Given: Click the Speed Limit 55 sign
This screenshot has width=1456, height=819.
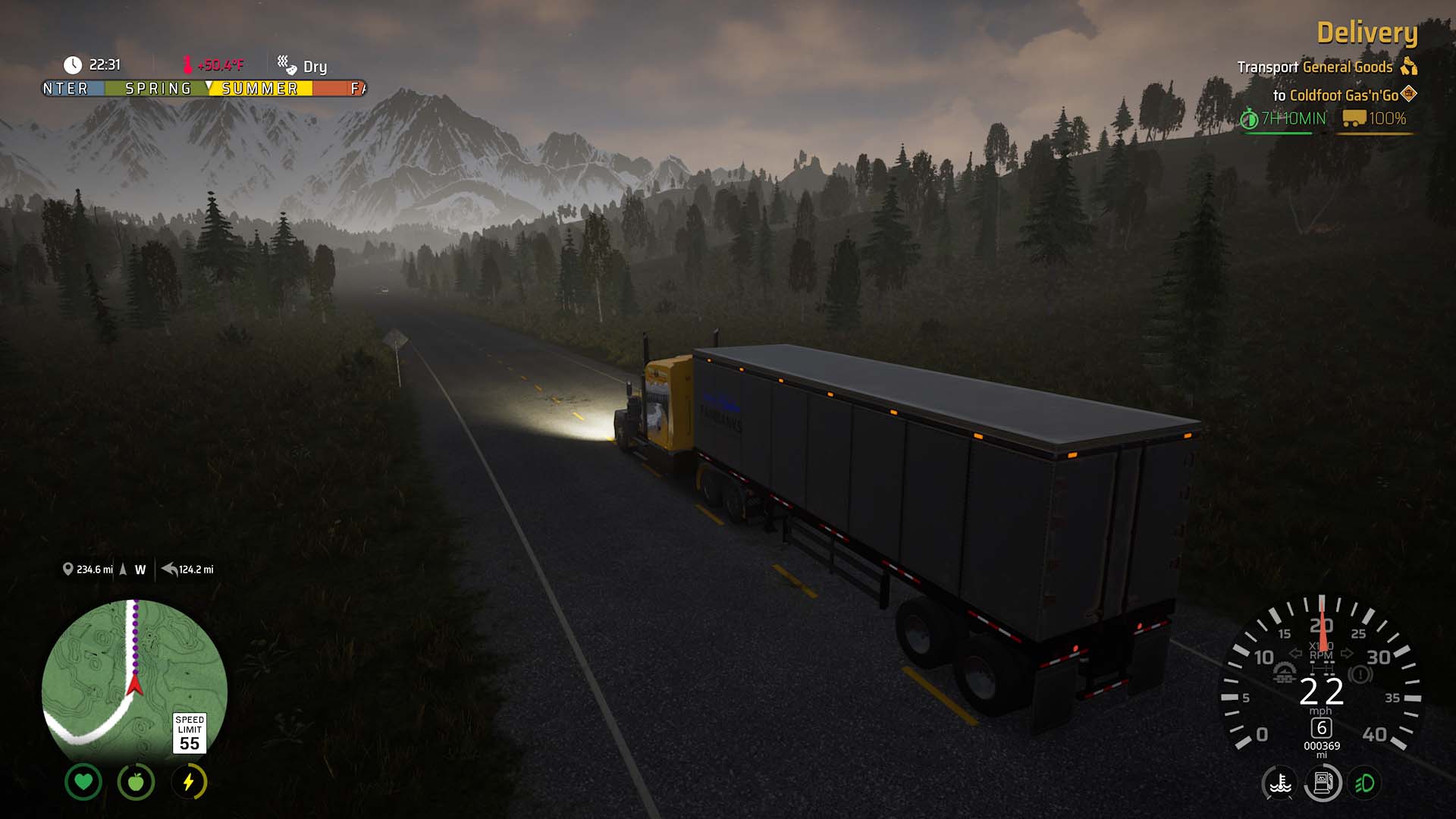Looking at the screenshot, I should [x=190, y=733].
